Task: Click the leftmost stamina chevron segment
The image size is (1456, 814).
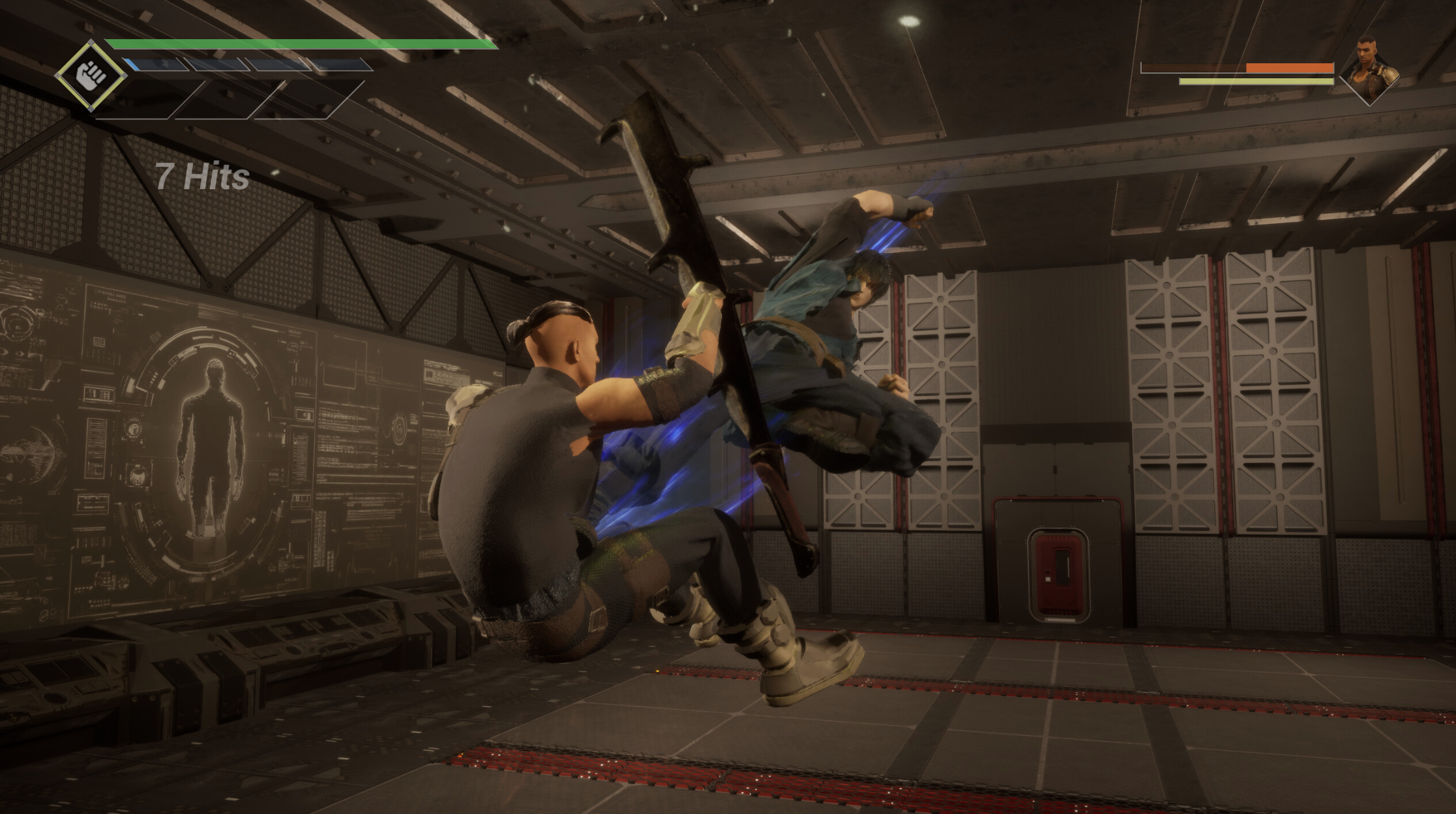Action: (154, 64)
